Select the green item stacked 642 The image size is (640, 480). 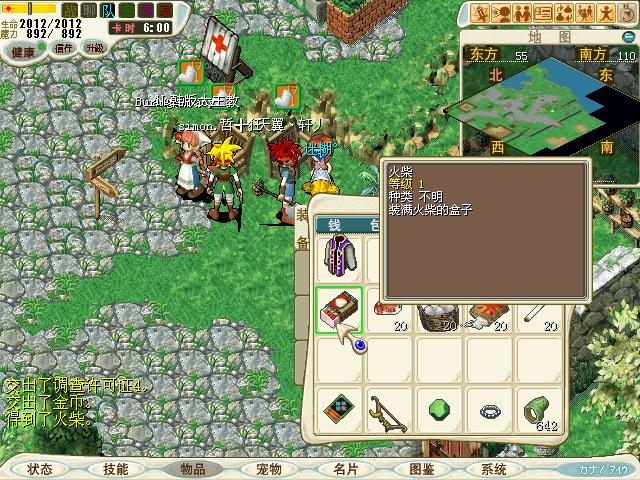541,411
